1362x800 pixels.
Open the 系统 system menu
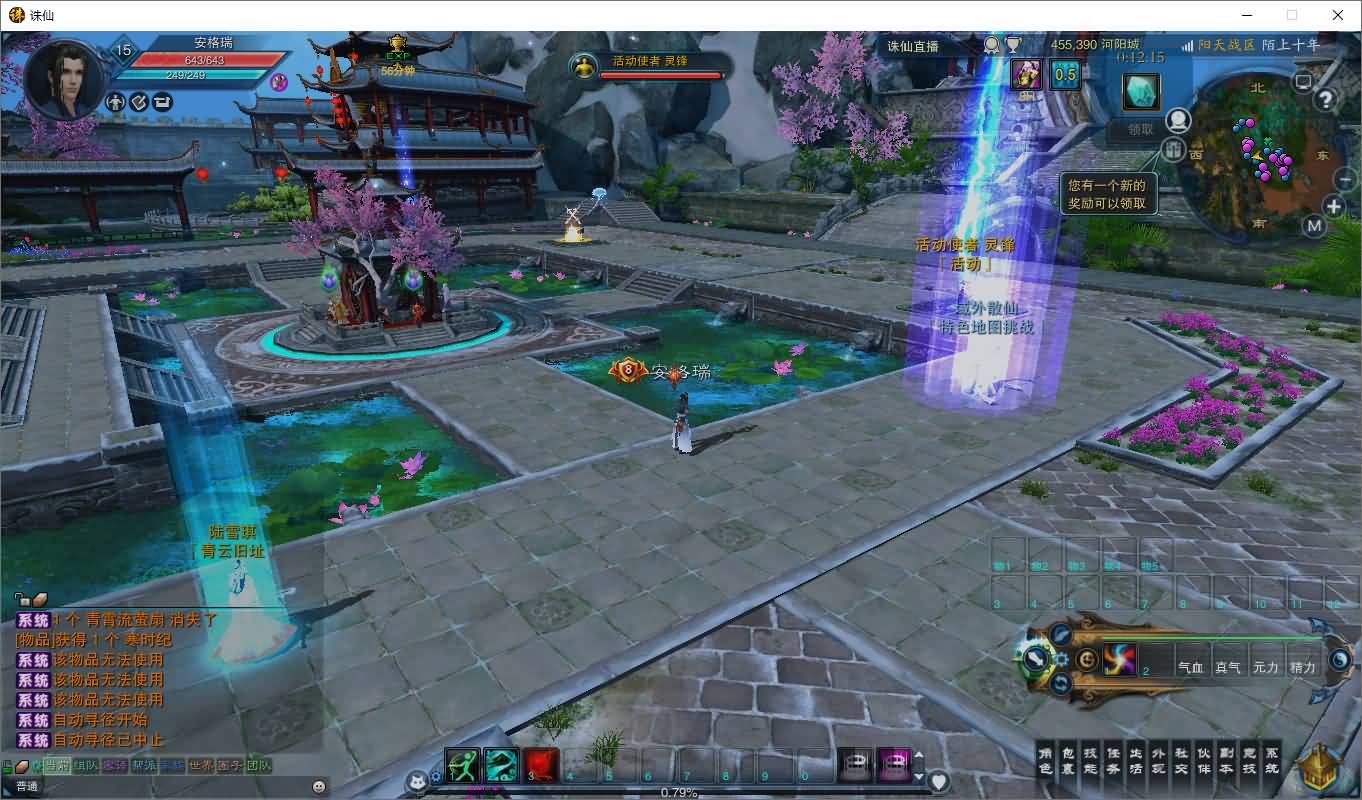coord(1272,761)
